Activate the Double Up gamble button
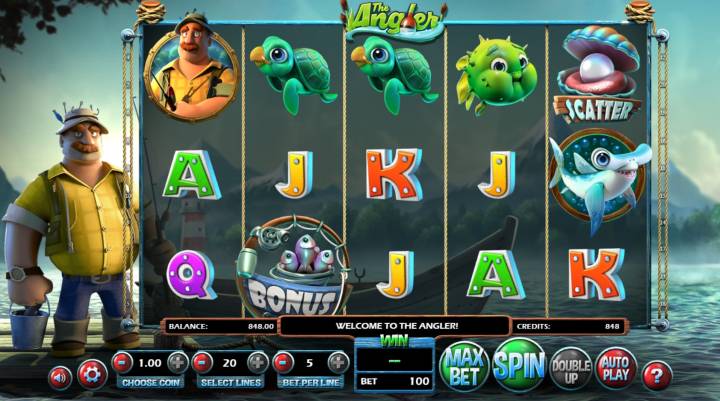Image resolution: width=720 pixels, height=401 pixels. click(x=570, y=369)
